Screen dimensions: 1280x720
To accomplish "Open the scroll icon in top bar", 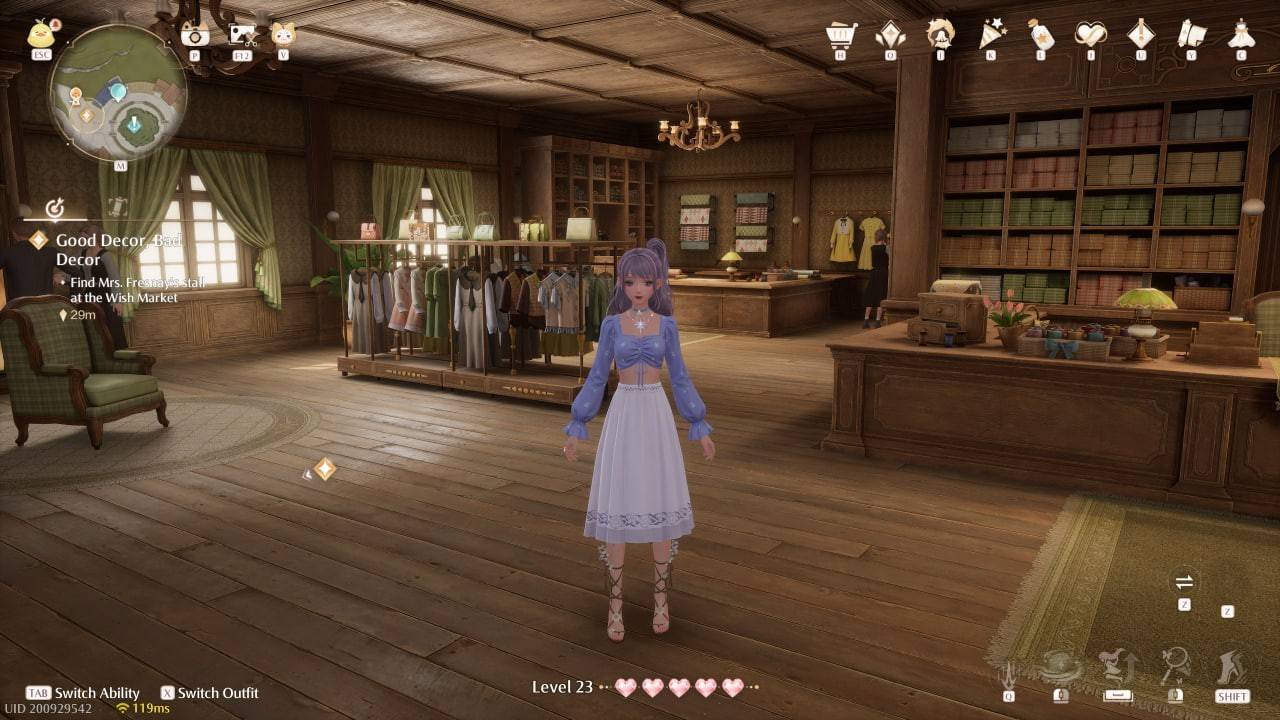I will coord(1191,35).
